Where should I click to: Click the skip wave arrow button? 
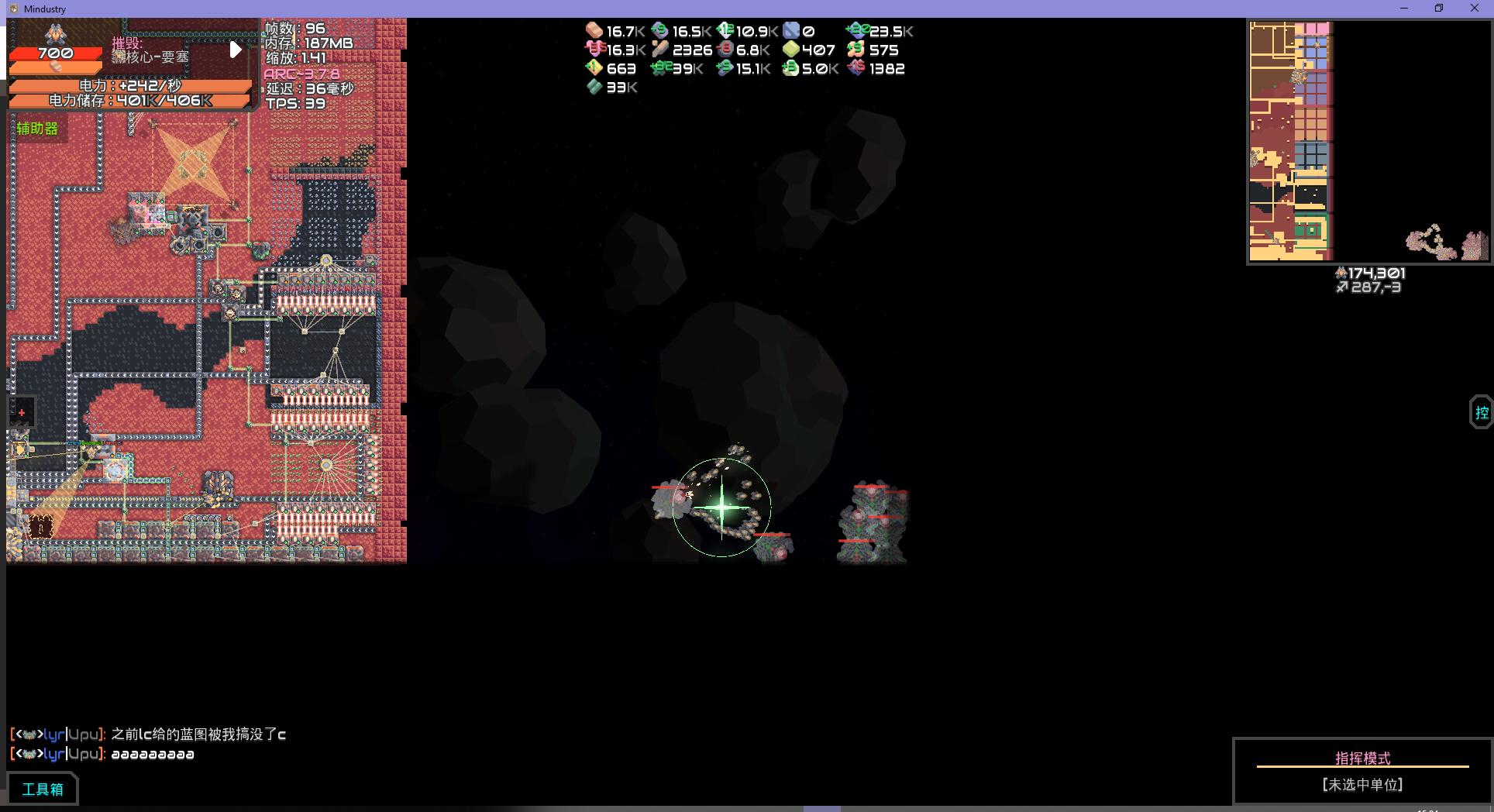point(236,50)
